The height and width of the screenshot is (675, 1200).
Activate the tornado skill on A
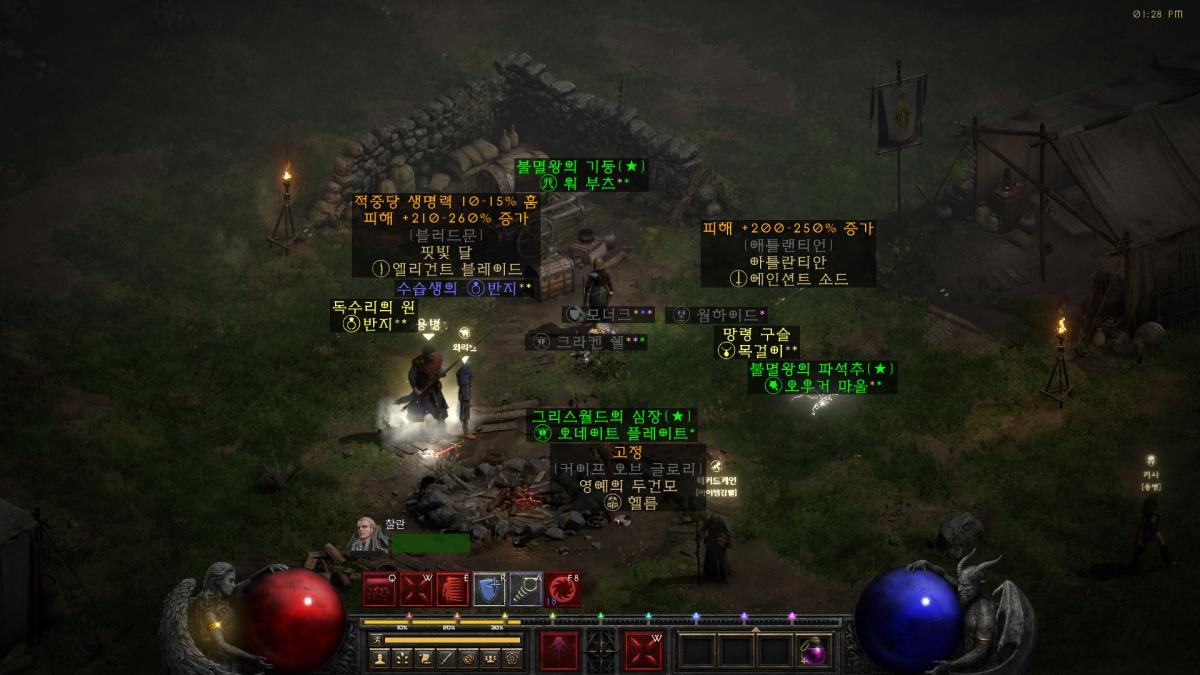coord(526,590)
